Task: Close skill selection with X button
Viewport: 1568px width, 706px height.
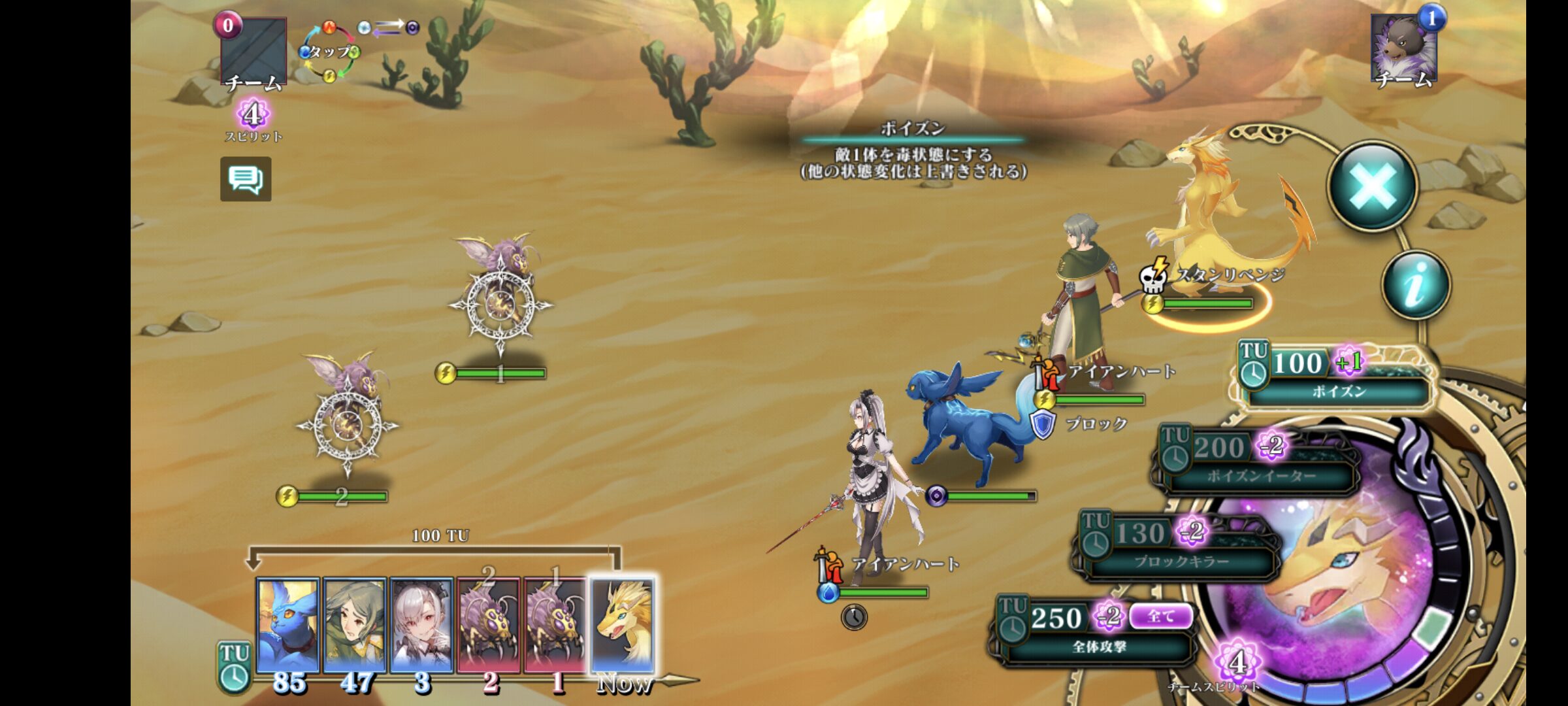Action: click(1373, 186)
